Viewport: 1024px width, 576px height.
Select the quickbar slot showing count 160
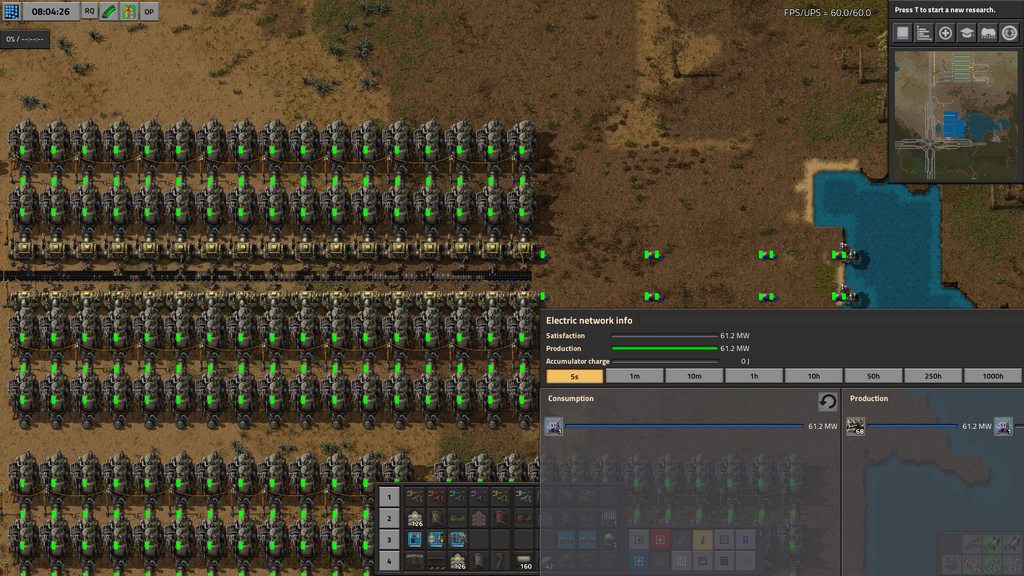tap(524, 561)
